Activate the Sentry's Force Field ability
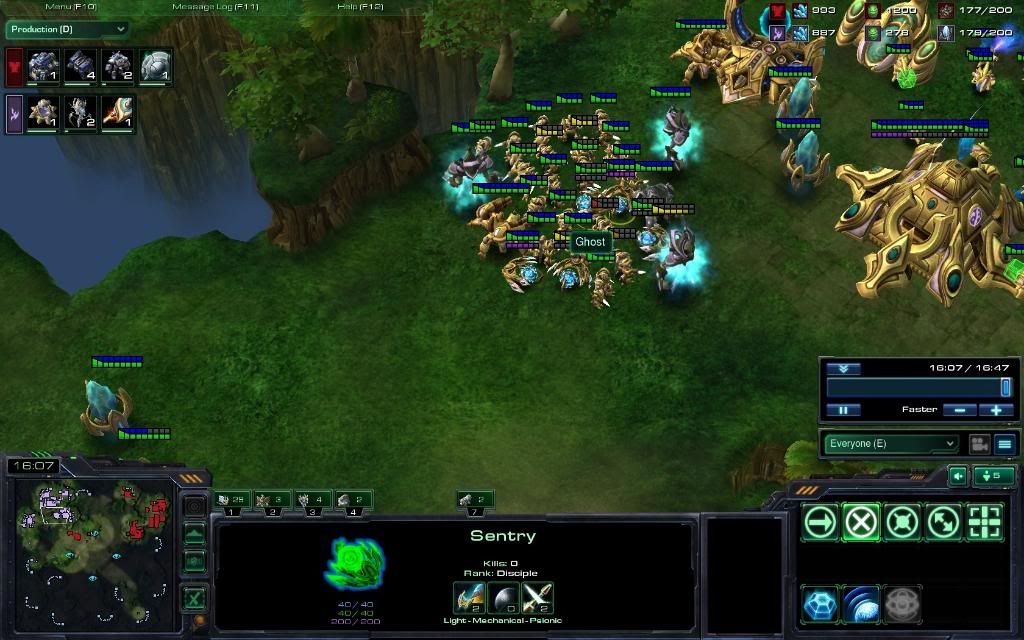 click(861, 603)
